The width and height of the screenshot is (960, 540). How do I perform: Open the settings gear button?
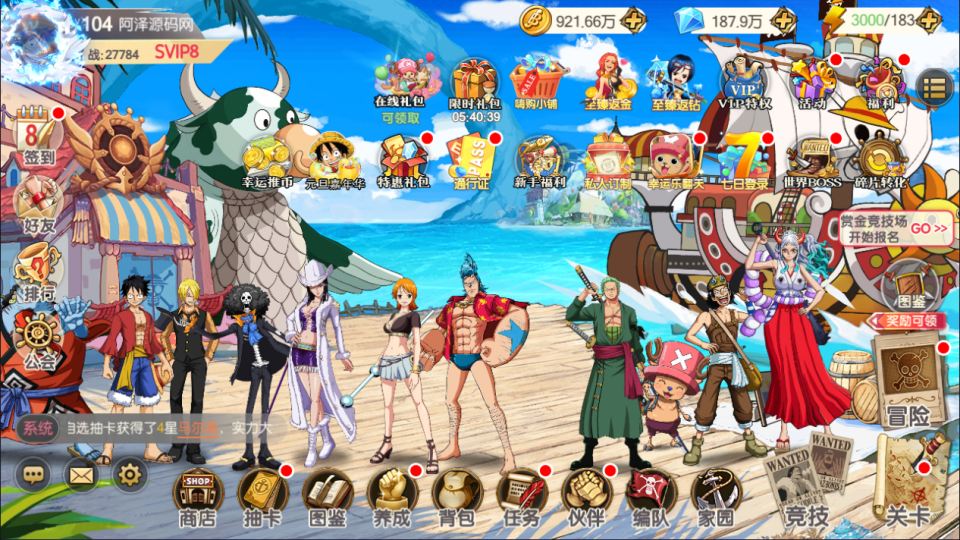[130, 473]
